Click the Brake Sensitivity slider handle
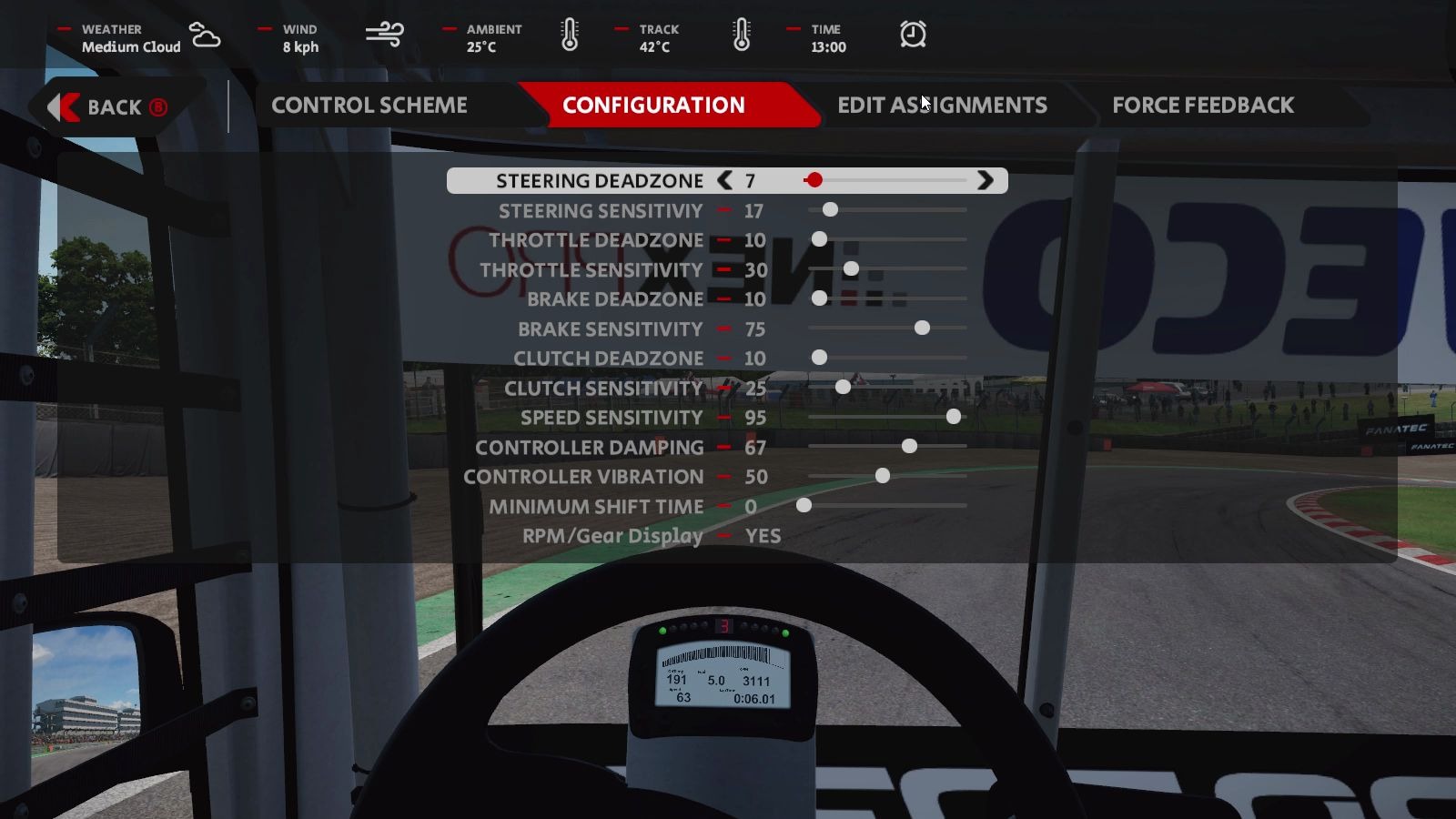Viewport: 1456px width, 819px height. coord(923,328)
